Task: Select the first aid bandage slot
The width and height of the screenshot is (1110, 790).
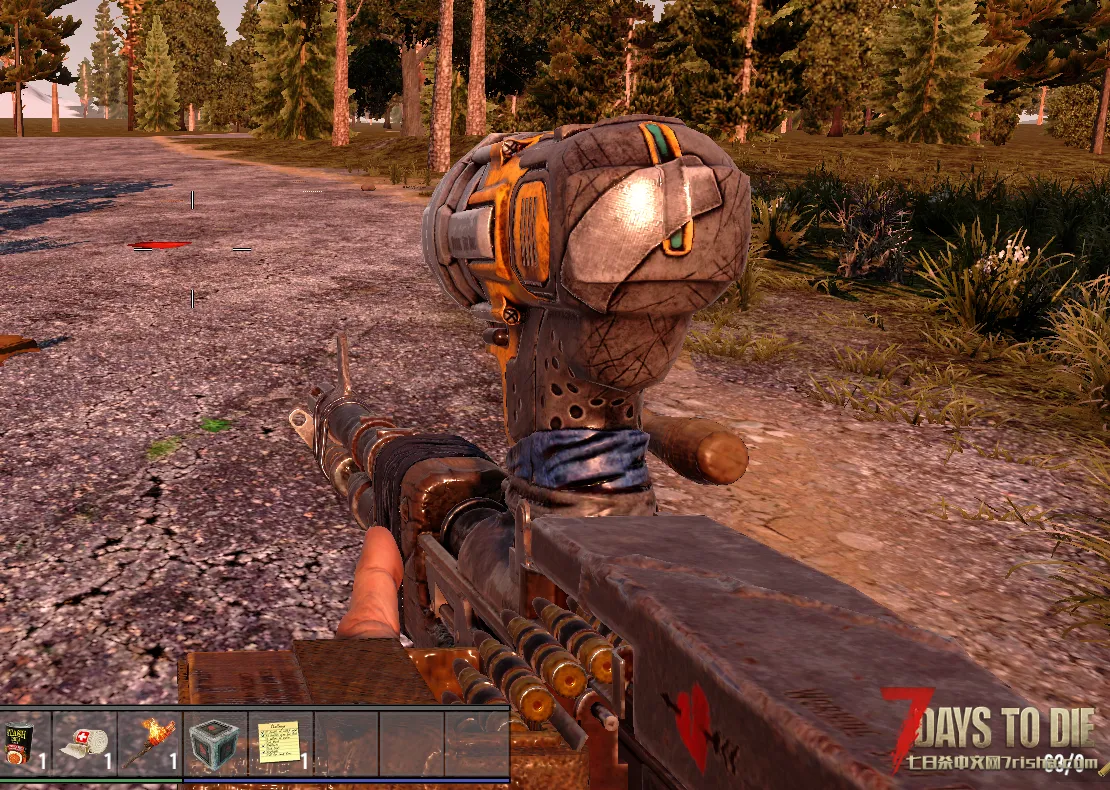Action: tap(84, 743)
